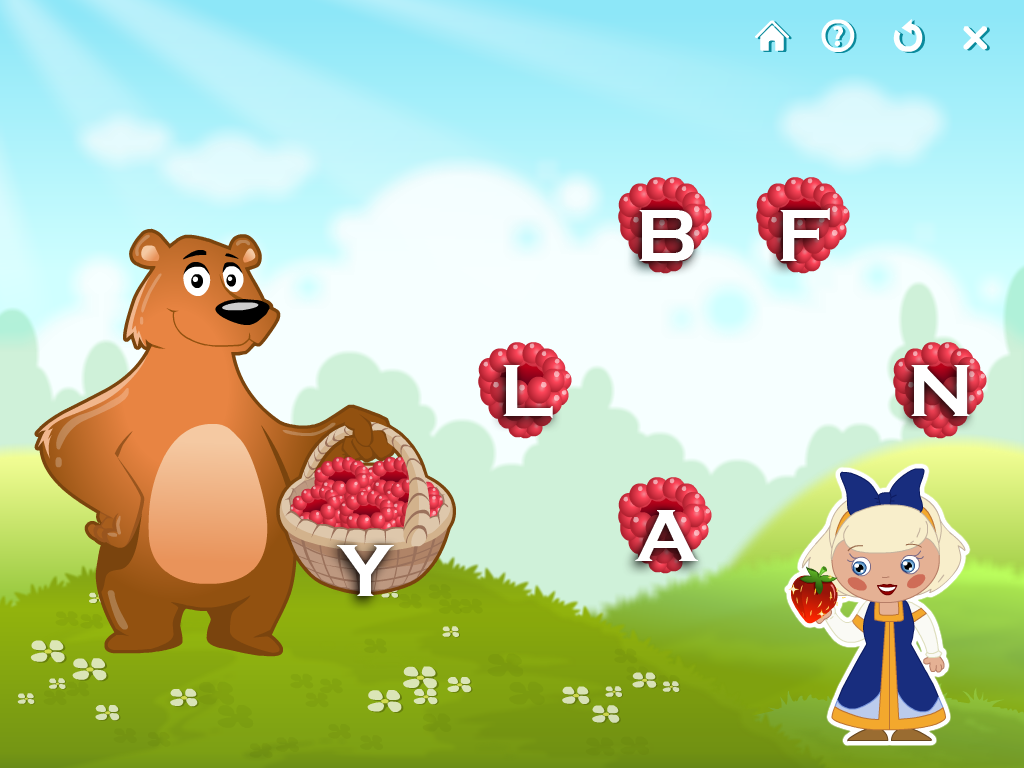Go to the home screen
This screenshot has height=768, width=1024.
(772, 37)
